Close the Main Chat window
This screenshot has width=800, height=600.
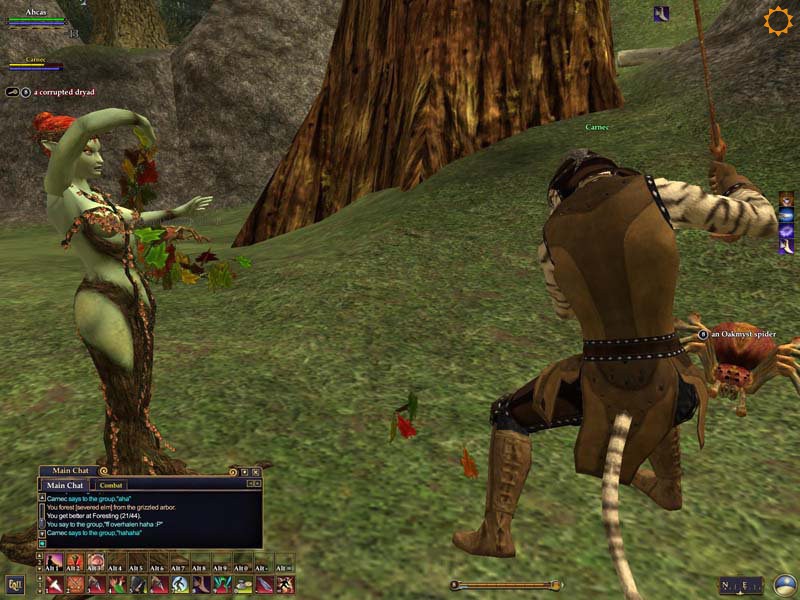[256, 471]
